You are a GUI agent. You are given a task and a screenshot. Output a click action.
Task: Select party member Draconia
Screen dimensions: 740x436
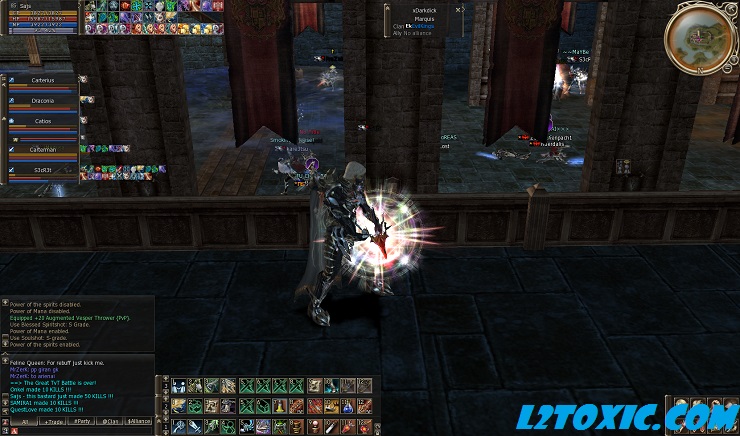43,100
